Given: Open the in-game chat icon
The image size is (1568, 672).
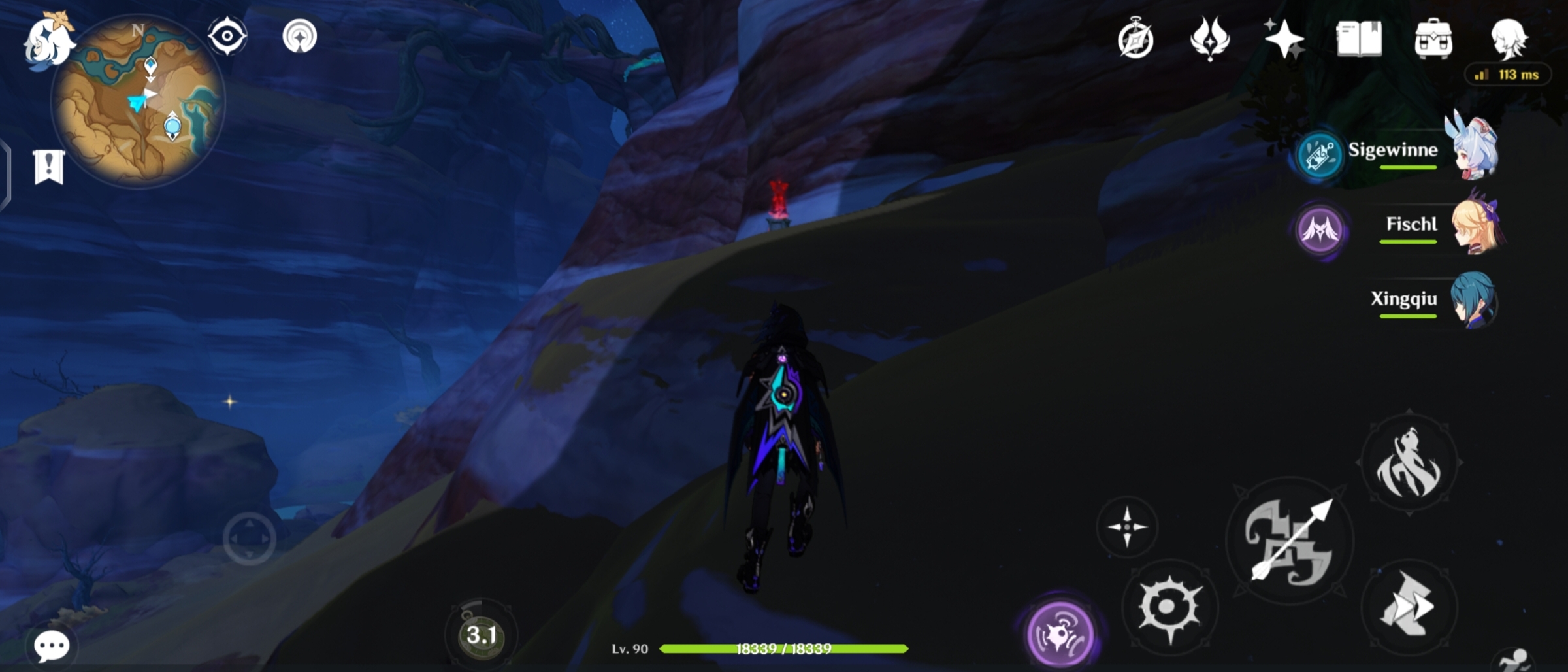Looking at the screenshot, I should tap(52, 645).
